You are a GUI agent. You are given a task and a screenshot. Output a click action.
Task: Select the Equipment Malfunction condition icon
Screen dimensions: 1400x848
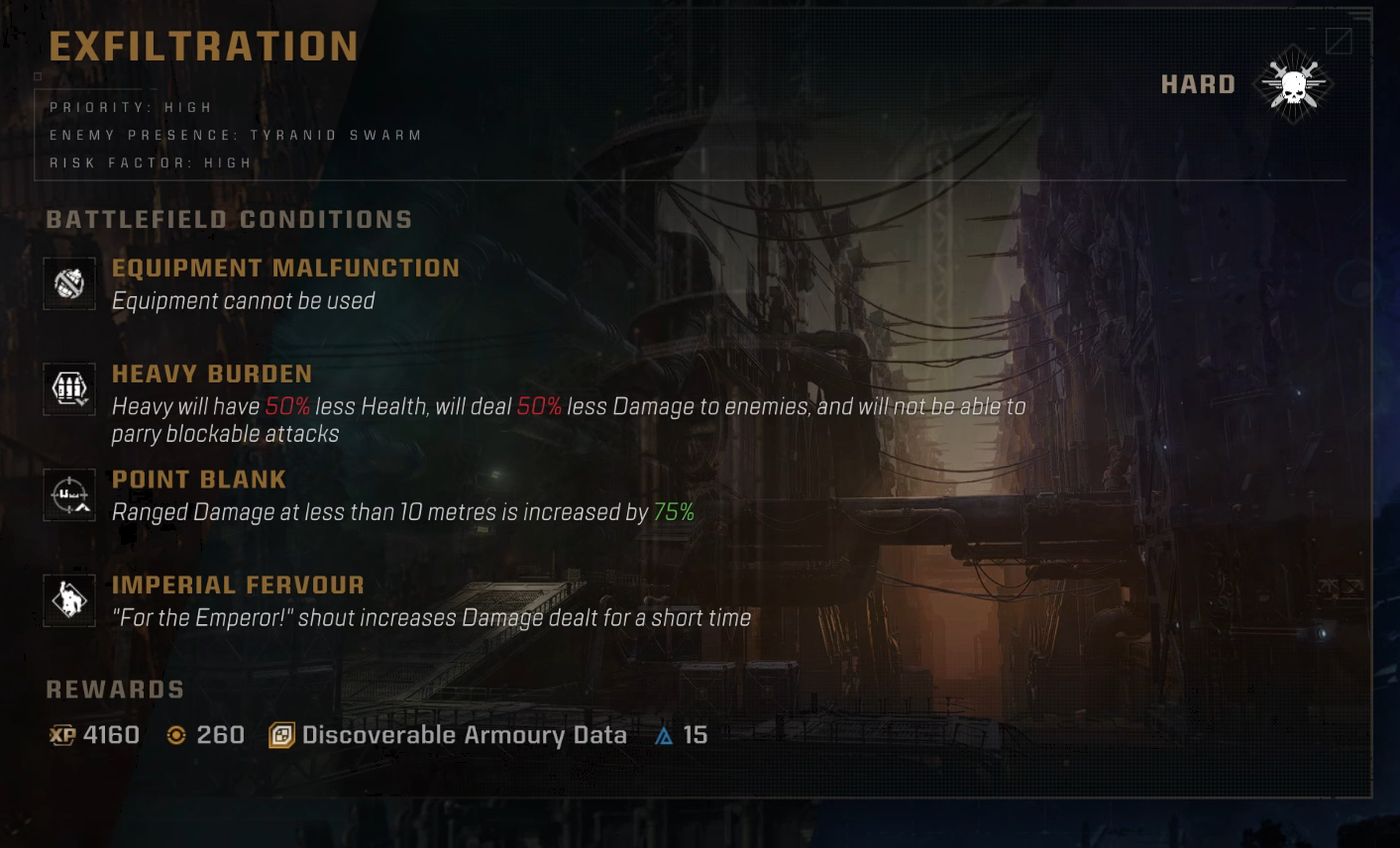pos(69,284)
